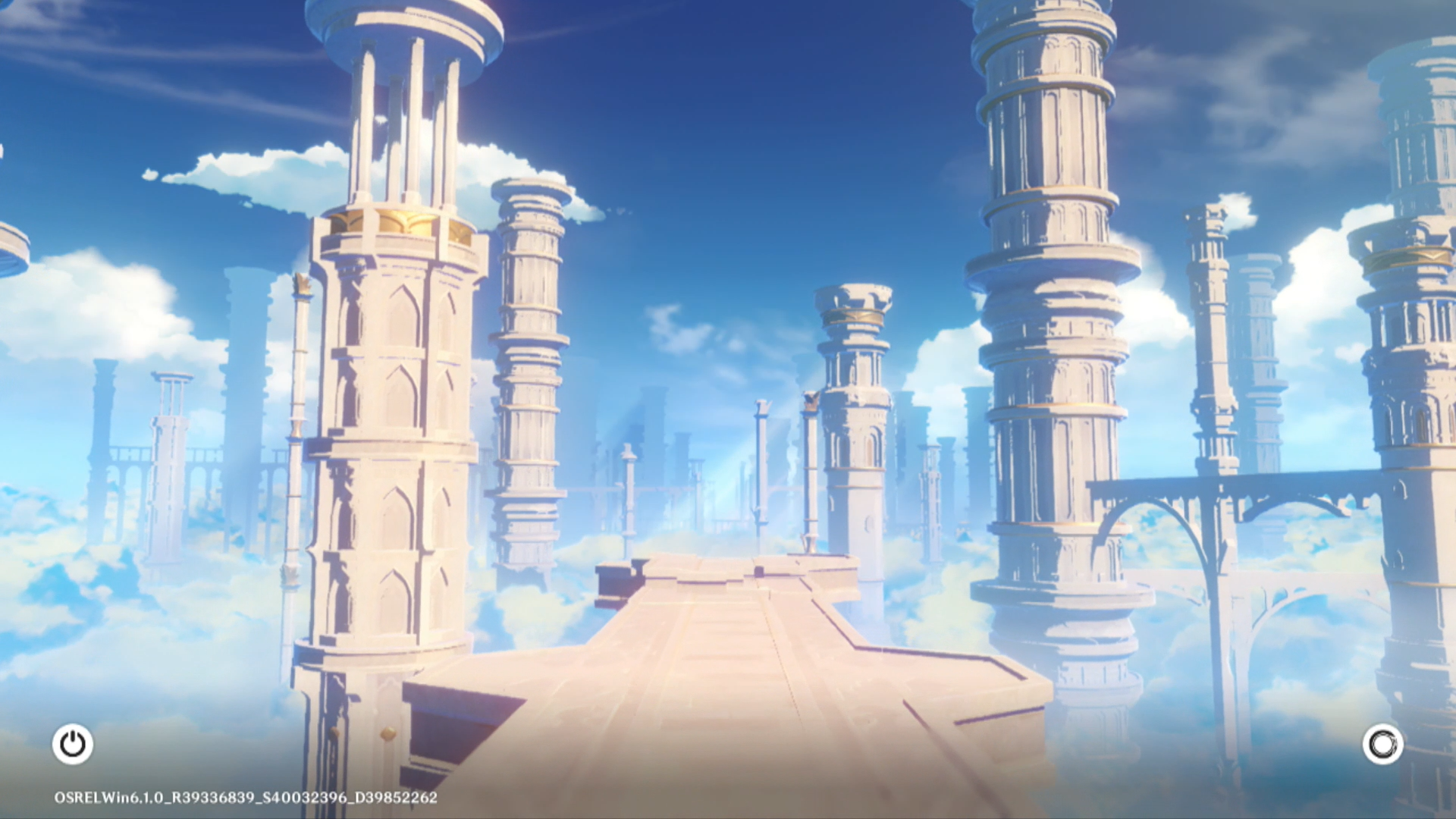Click the power (exit game) icon
The width and height of the screenshot is (1456, 819).
click(73, 744)
